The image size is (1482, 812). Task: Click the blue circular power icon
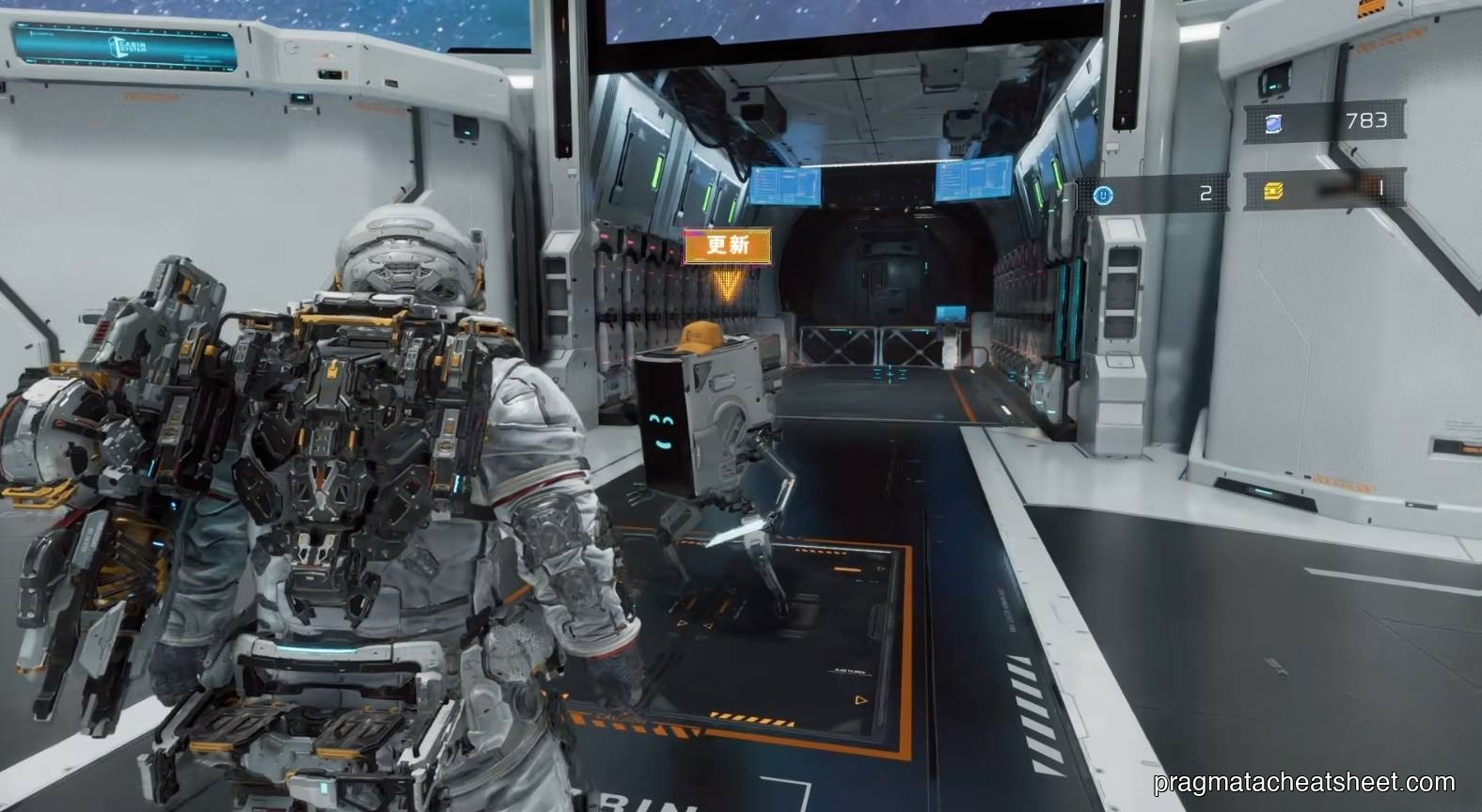1104,195
